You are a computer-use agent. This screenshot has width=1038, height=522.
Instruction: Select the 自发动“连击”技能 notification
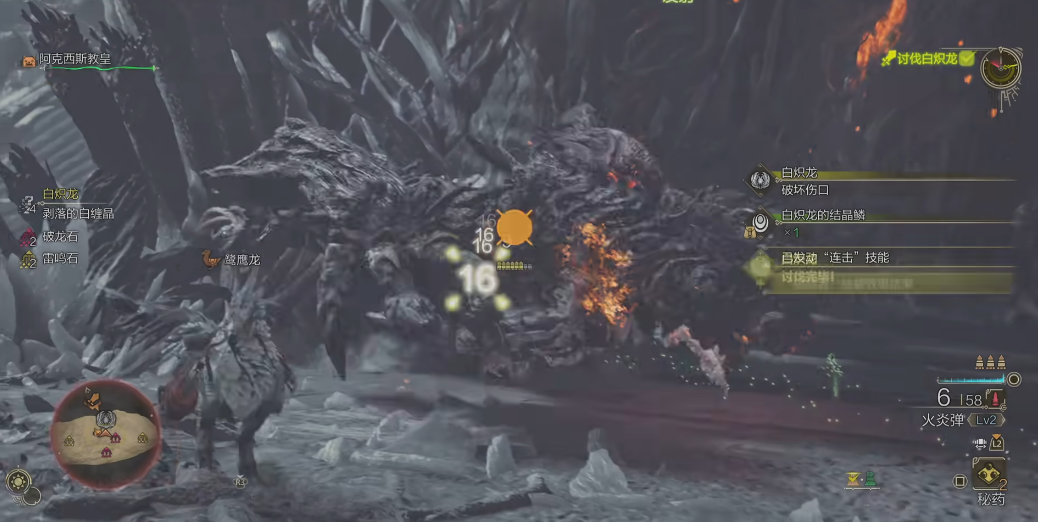point(834,258)
